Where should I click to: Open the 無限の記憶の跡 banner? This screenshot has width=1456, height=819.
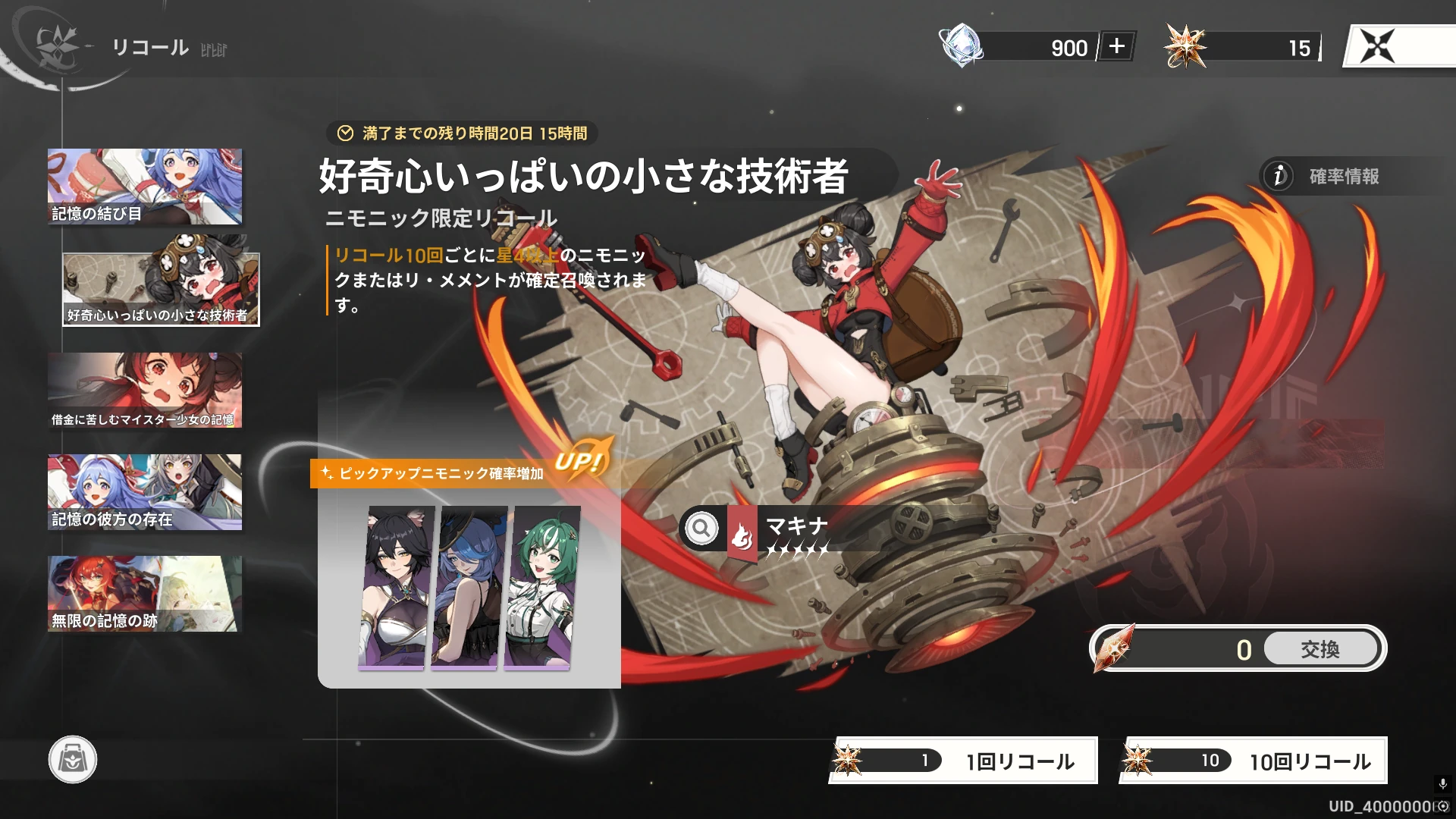click(145, 593)
